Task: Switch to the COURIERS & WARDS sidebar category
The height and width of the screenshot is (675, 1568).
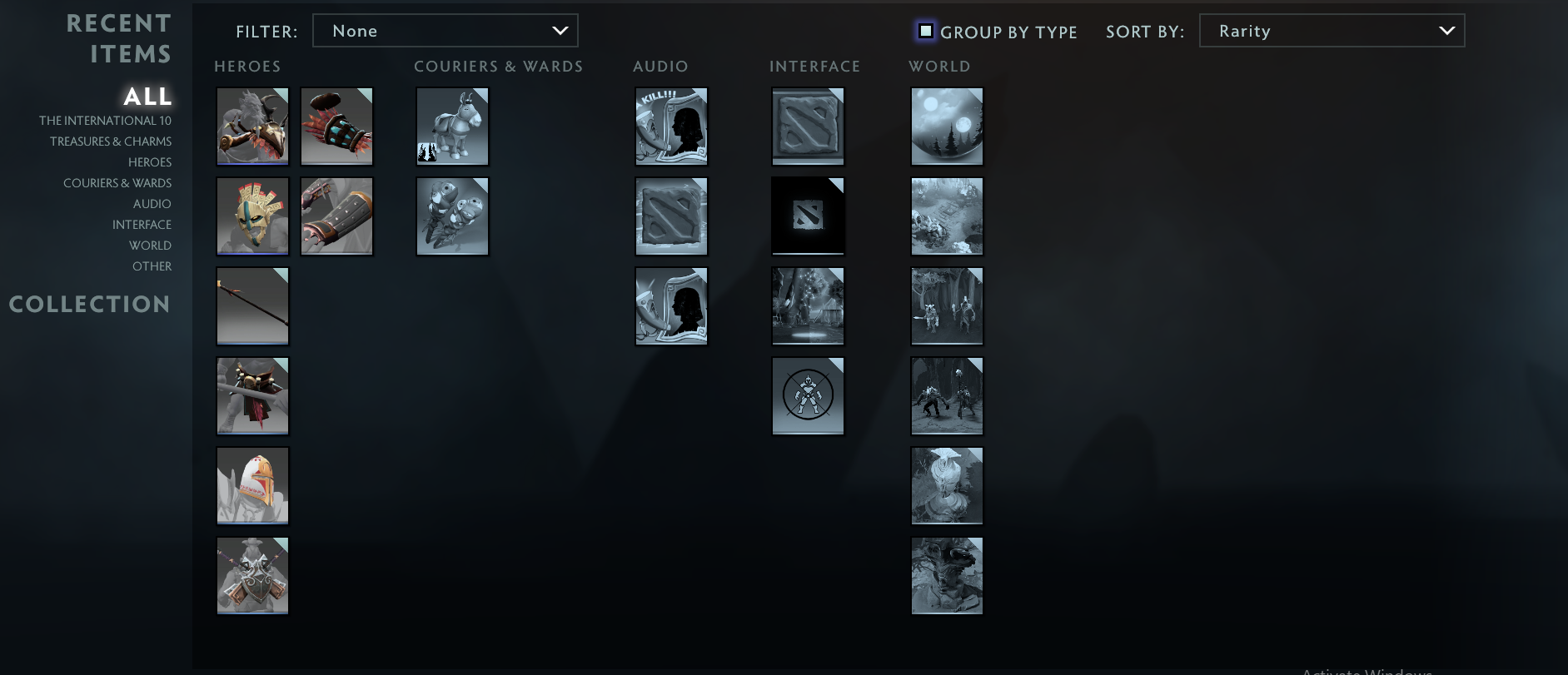Action: pyautogui.click(x=117, y=182)
